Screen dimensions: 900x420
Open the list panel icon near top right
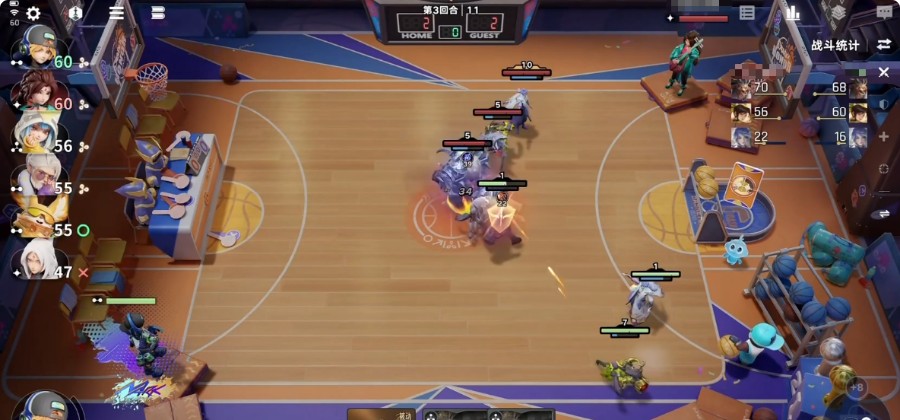tap(747, 13)
